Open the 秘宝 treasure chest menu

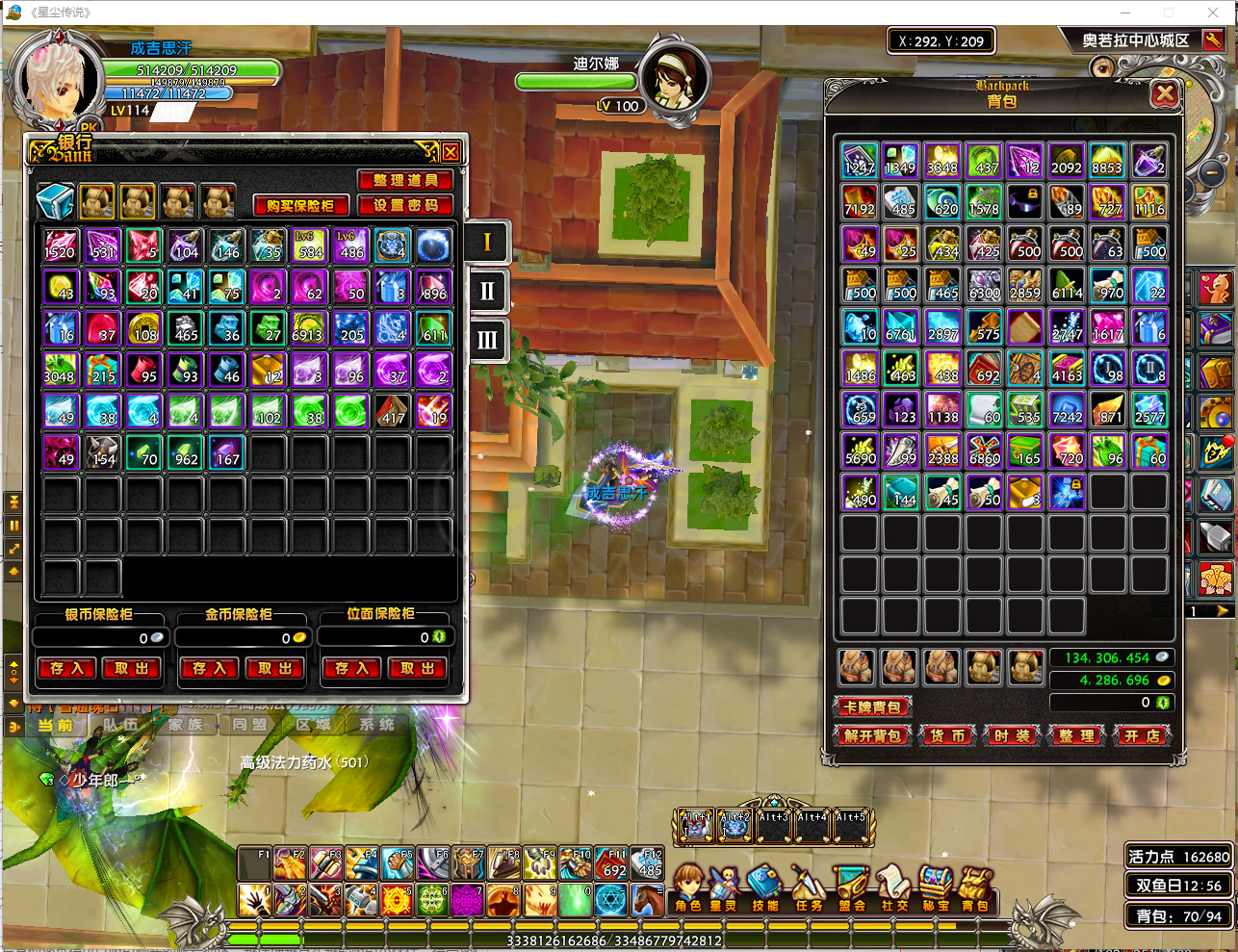(x=935, y=888)
